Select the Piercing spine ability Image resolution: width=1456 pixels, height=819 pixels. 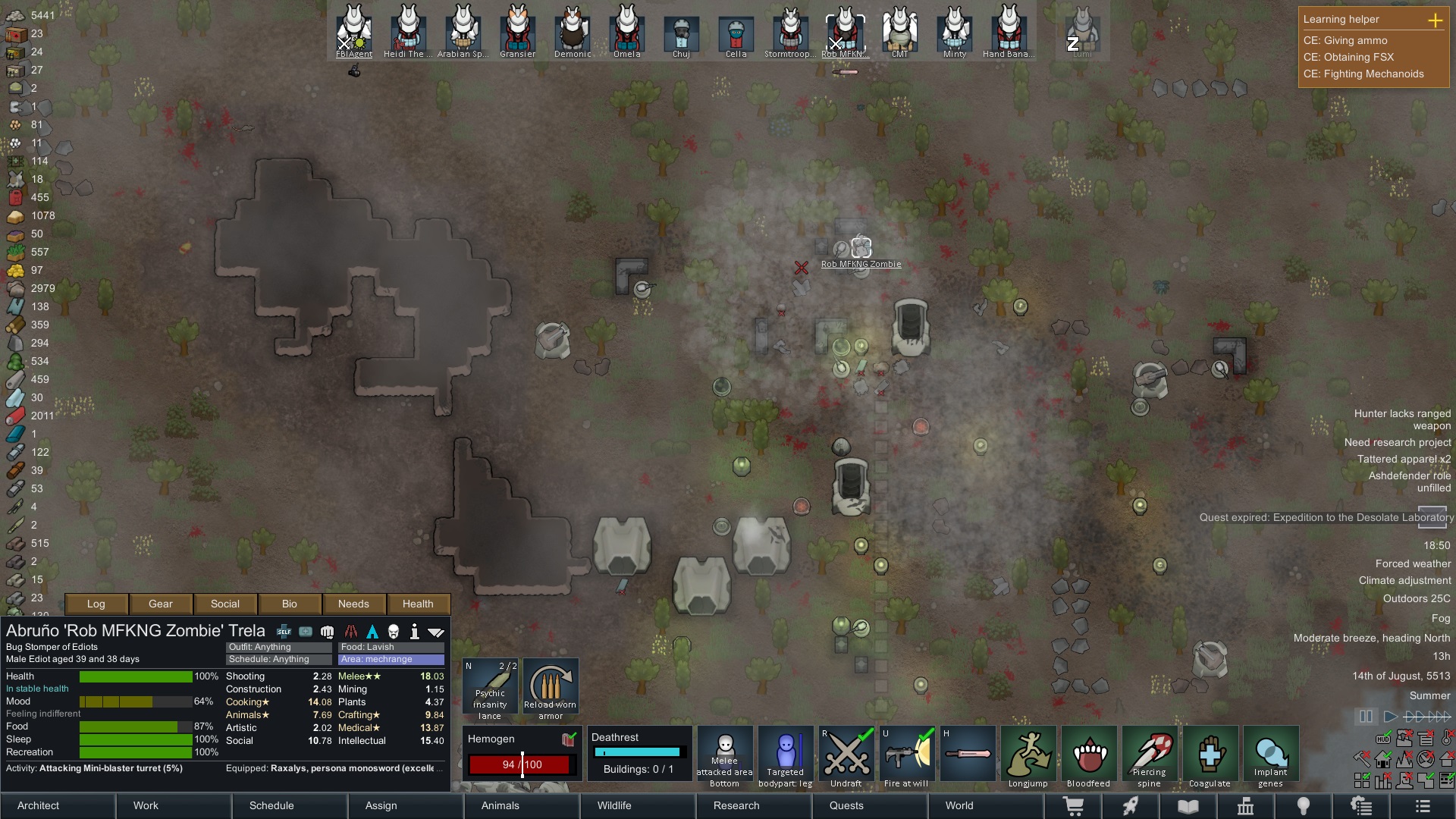(1149, 753)
